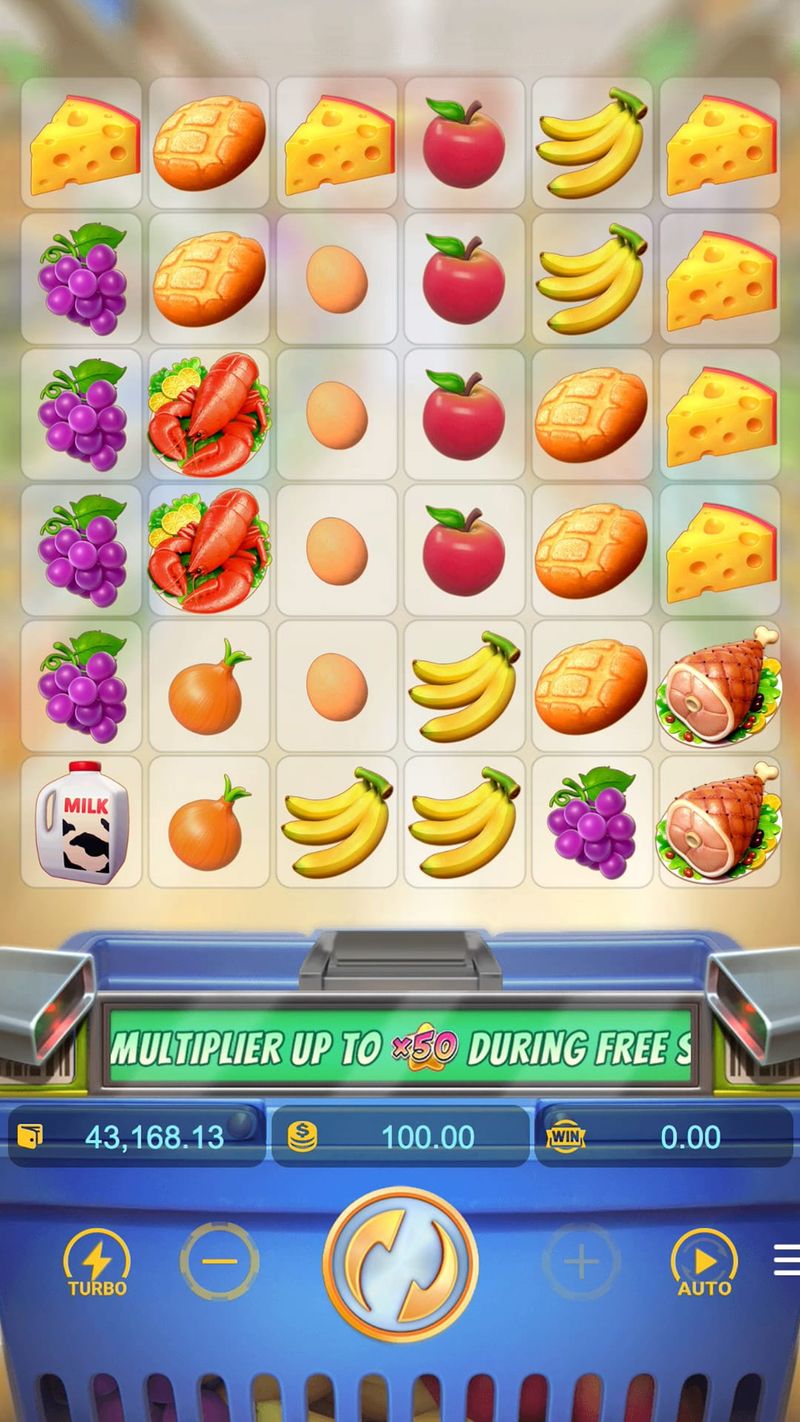Spin the reels with the center button
Viewport: 800px width, 1422px height.
tap(400, 1262)
